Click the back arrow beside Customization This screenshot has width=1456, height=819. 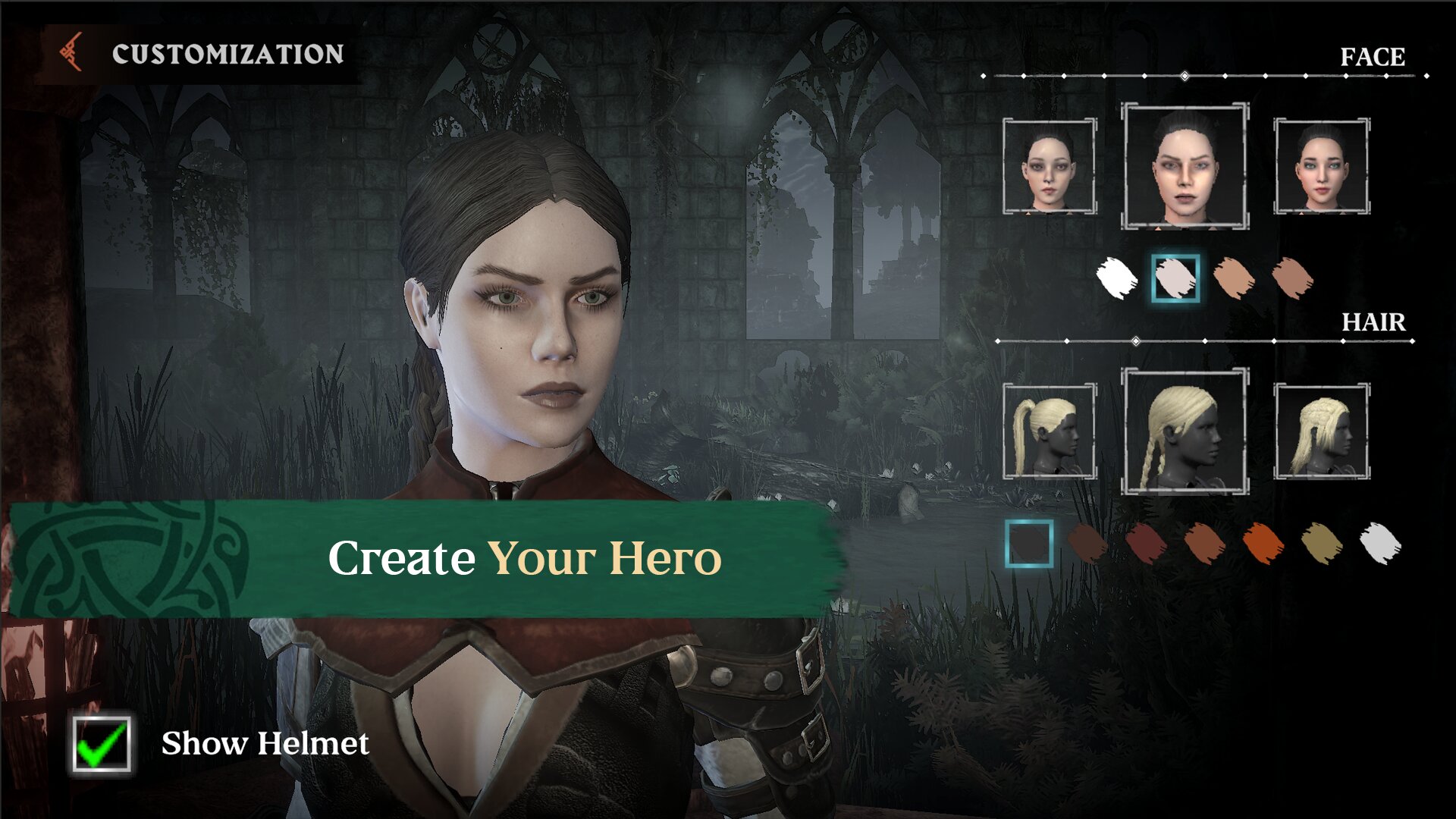click(x=72, y=53)
